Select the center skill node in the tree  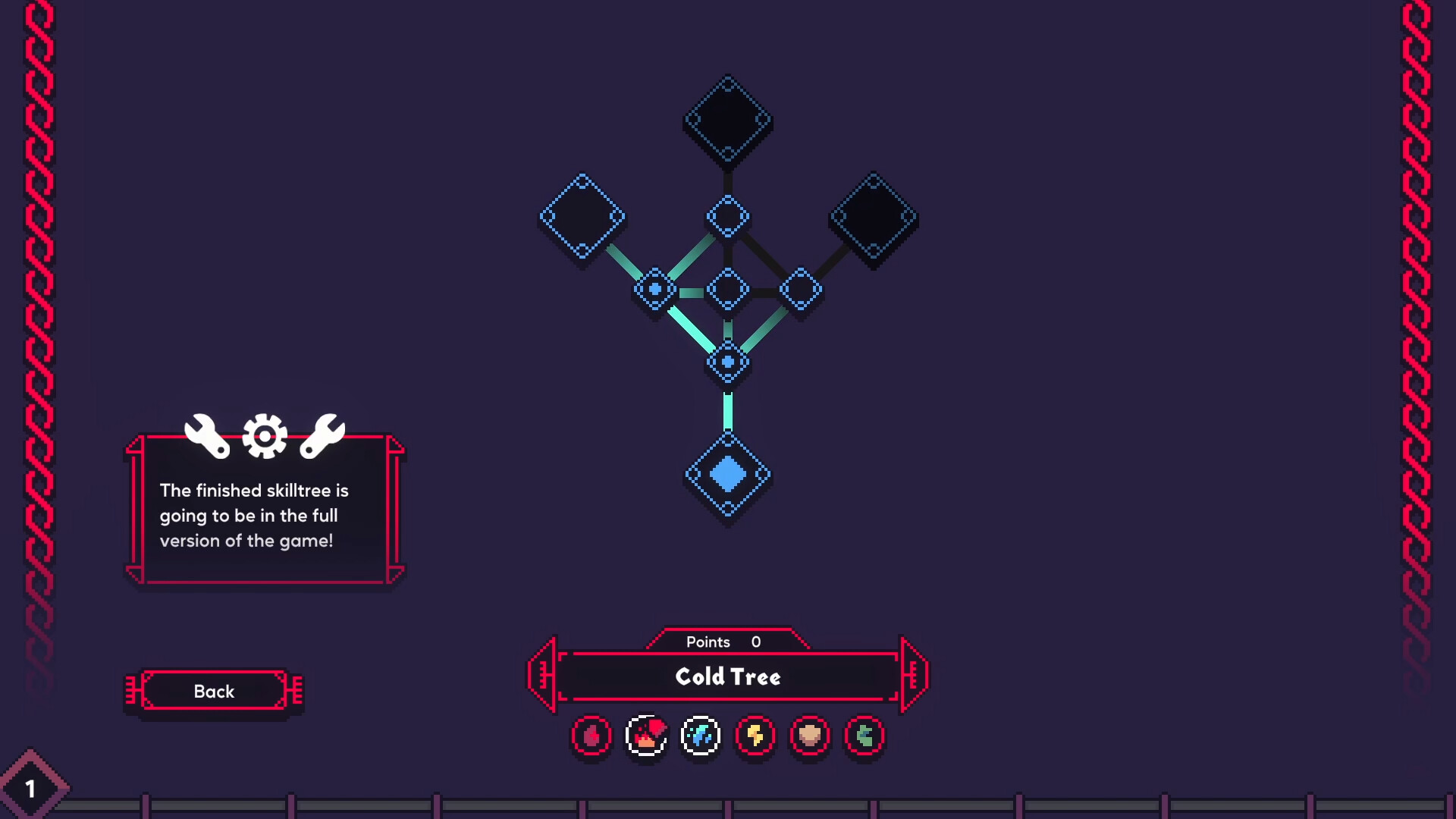pyautogui.click(x=728, y=288)
